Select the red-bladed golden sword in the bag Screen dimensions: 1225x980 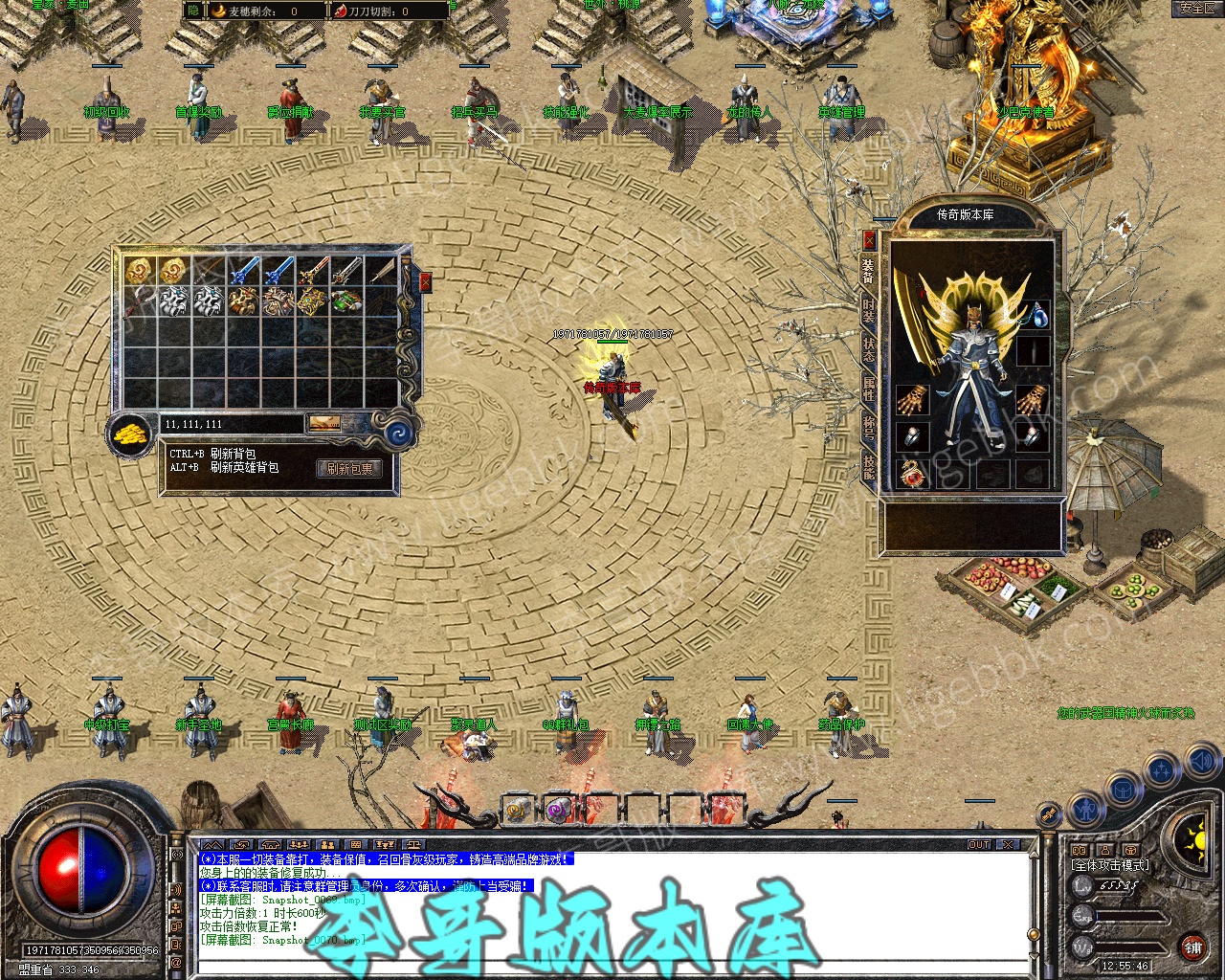312,271
